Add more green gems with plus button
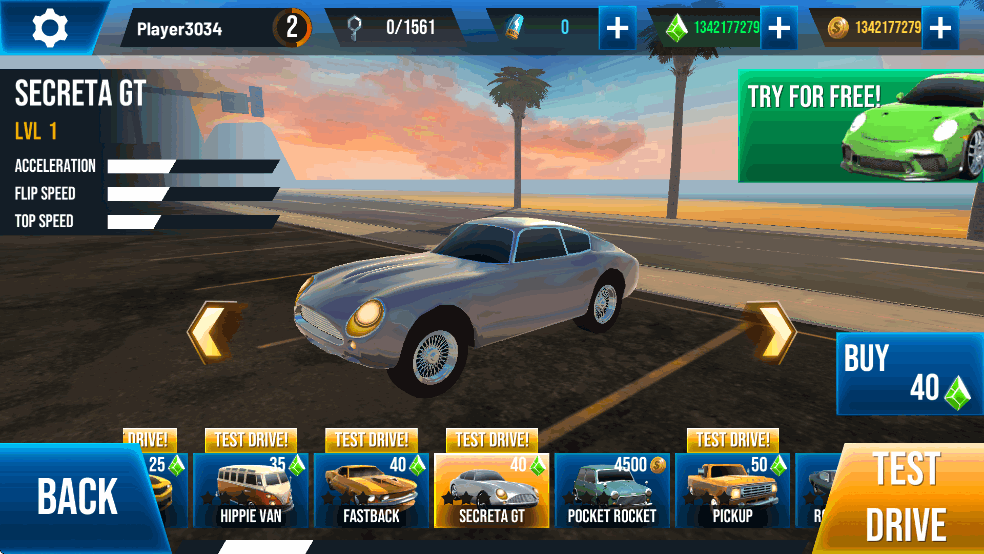The image size is (984, 554). [x=778, y=28]
